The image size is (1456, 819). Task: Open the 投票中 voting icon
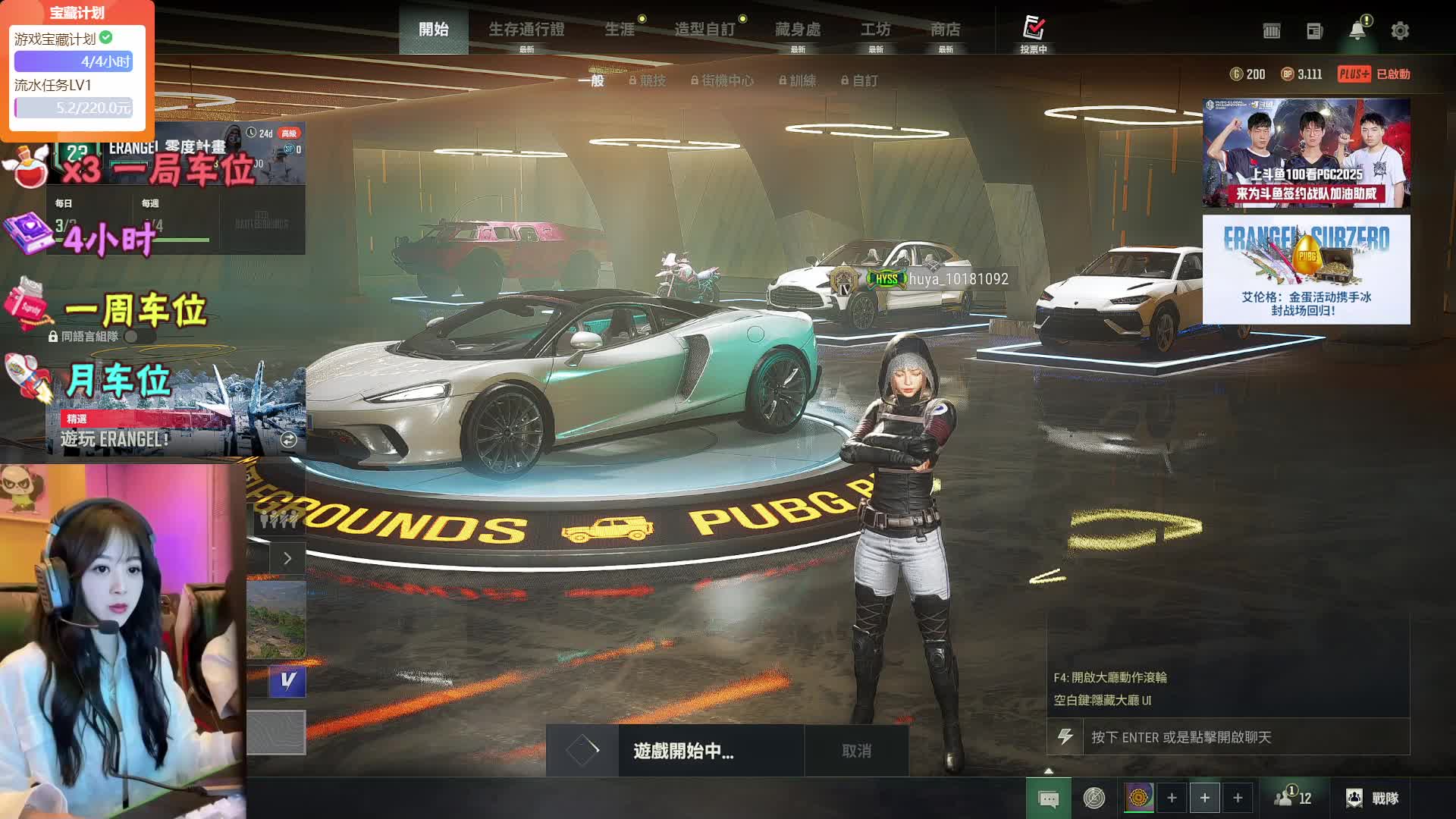pos(1033,33)
